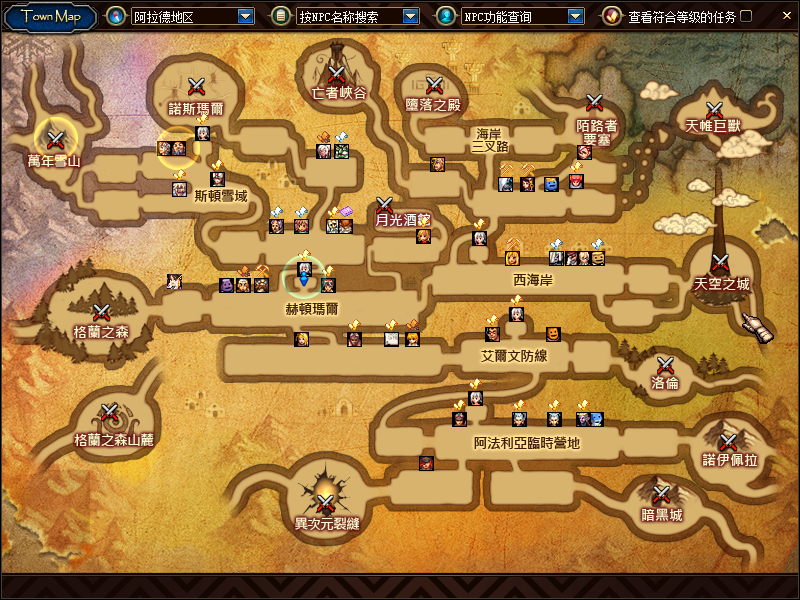Open the NPC功能查询 dropdown
800x600 pixels.
coord(575,17)
